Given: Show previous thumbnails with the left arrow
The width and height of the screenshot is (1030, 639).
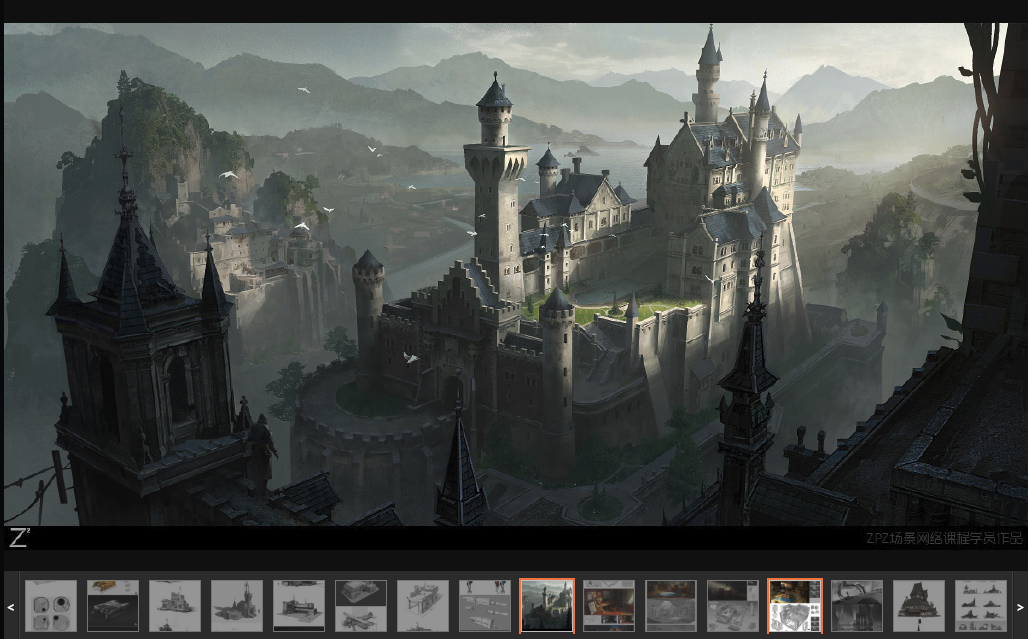Looking at the screenshot, I should click(x=11, y=607).
